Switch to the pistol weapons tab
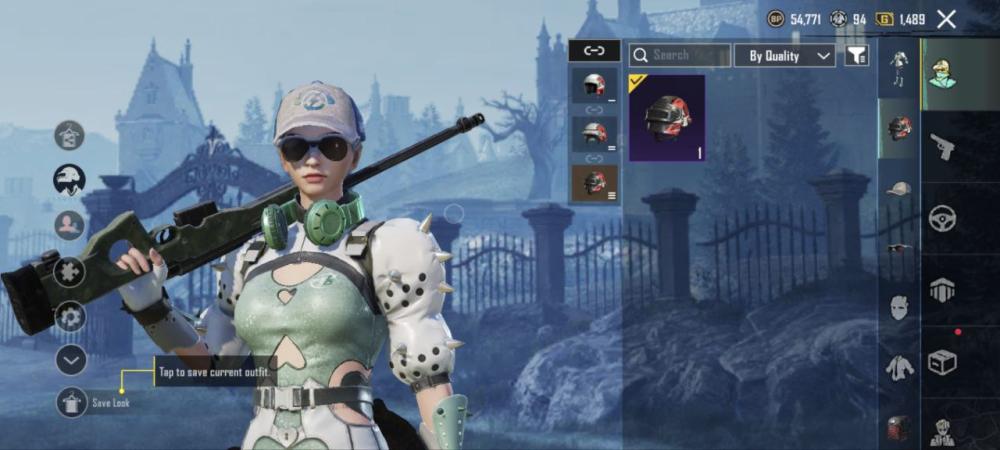The width and height of the screenshot is (1000, 450). coord(941,147)
